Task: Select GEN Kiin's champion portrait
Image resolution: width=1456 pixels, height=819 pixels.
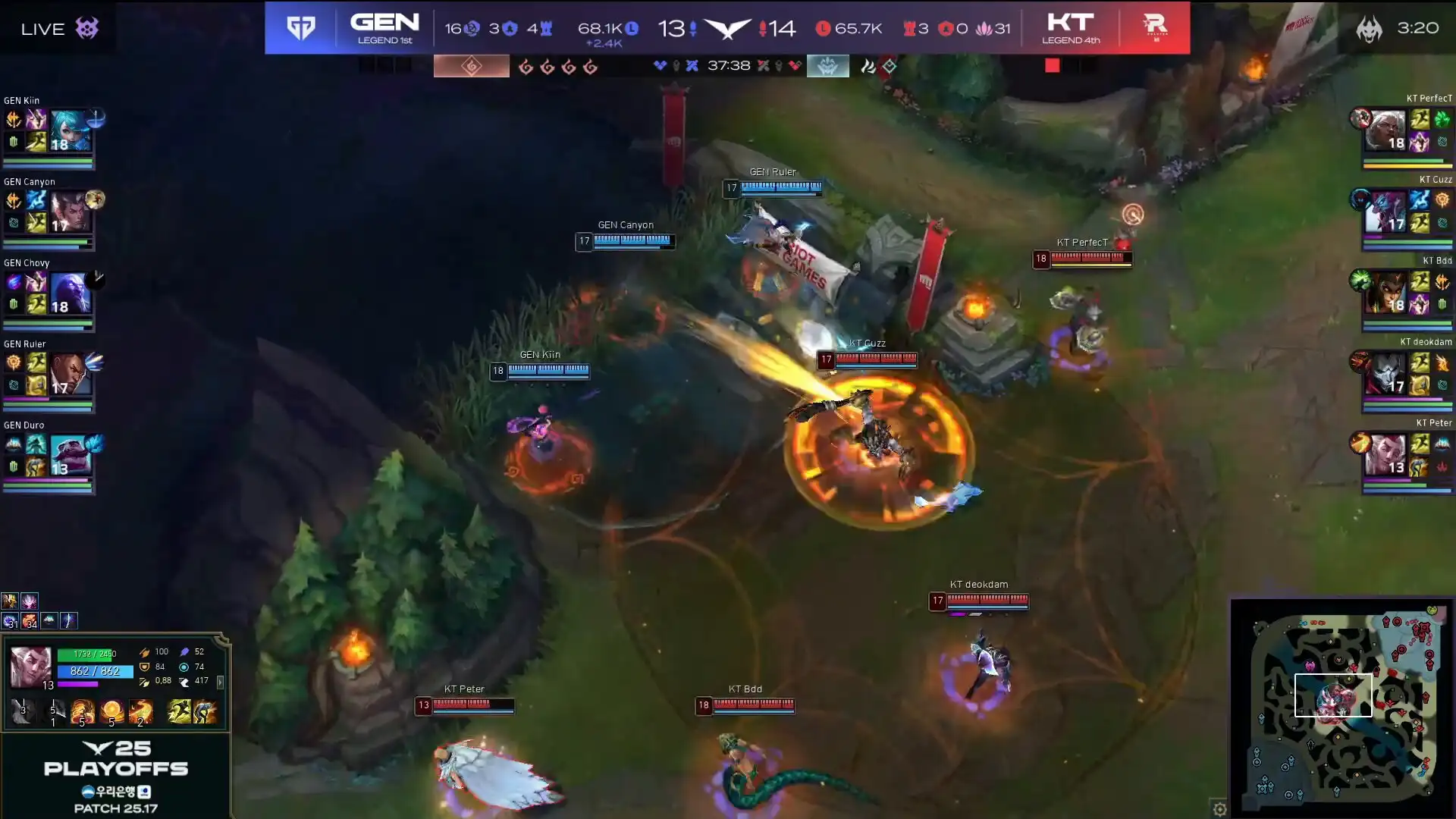Action: tap(70, 130)
